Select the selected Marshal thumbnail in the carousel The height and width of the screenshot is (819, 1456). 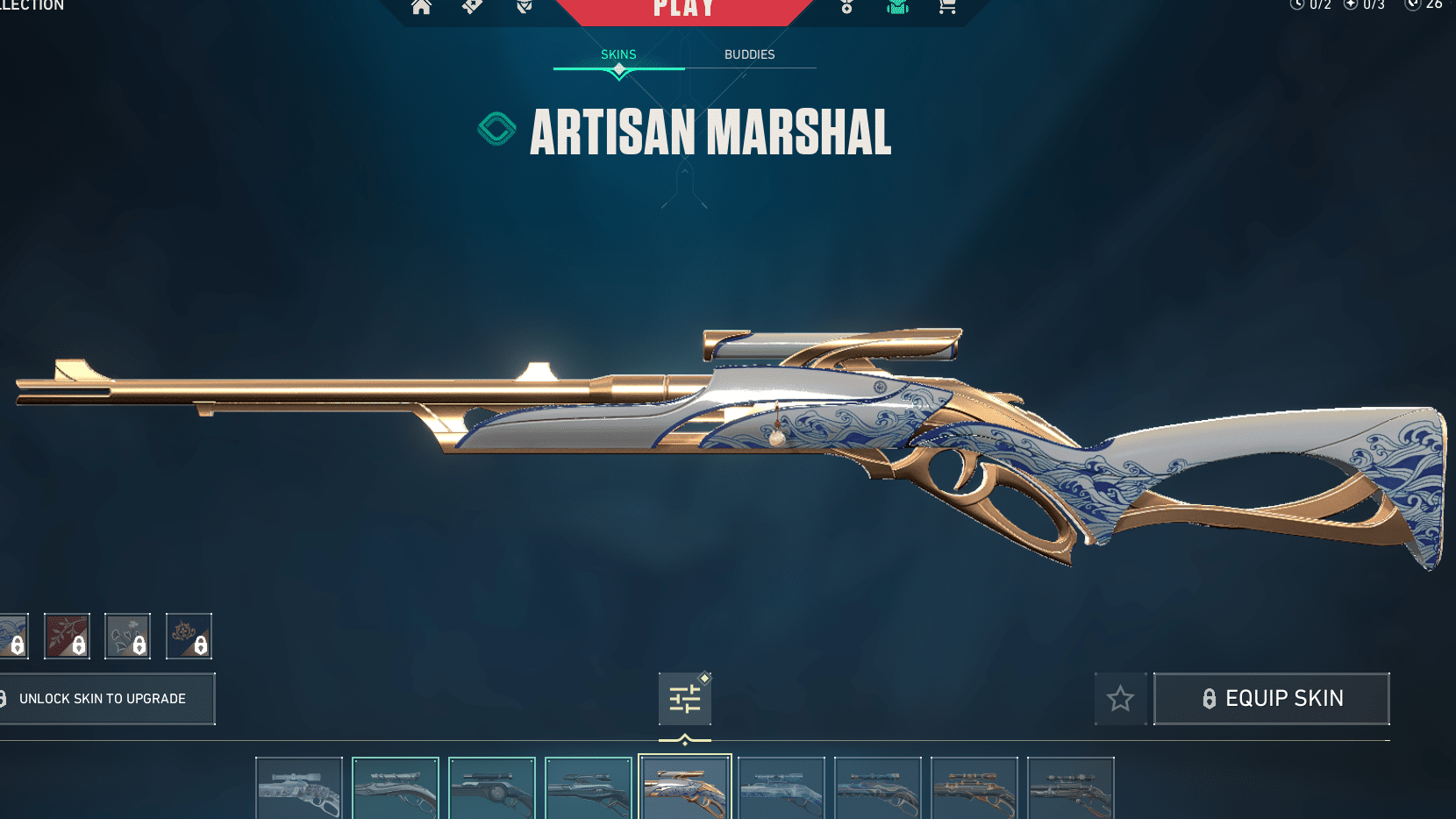coord(685,787)
